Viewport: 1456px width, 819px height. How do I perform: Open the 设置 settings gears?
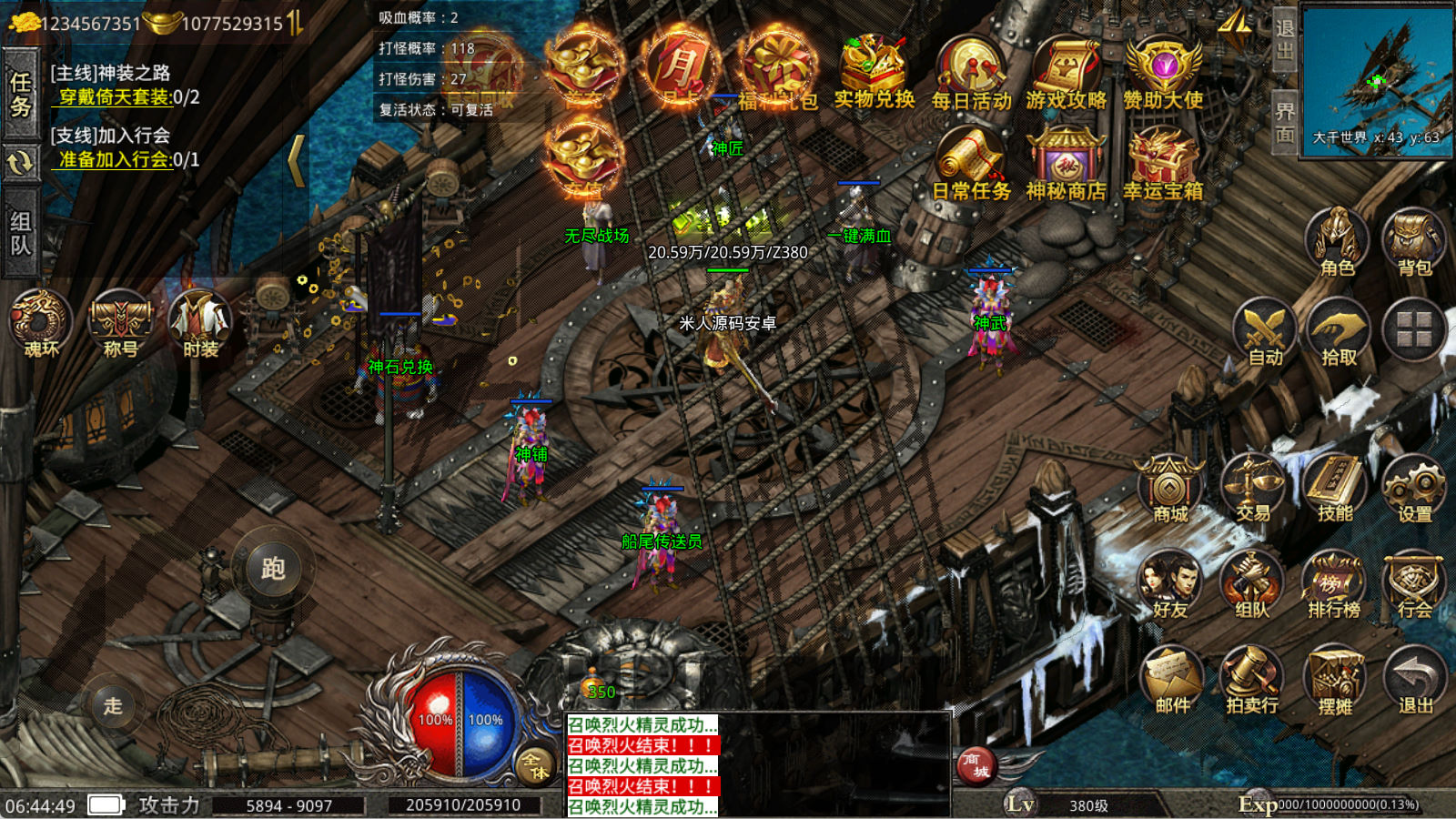pyautogui.click(x=1414, y=489)
